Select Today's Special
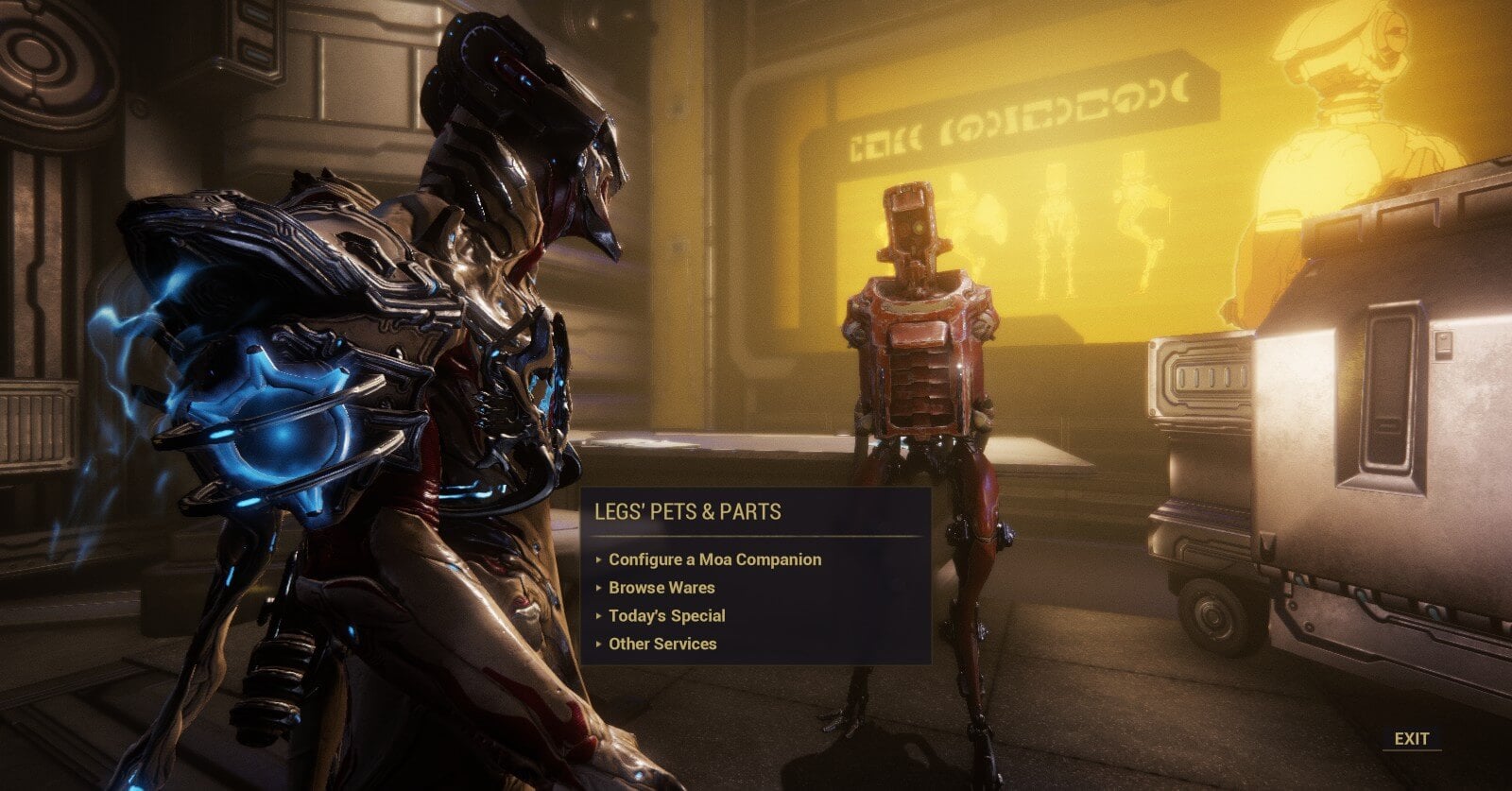This screenshot has width=1512, height=791. pos(666,616)
